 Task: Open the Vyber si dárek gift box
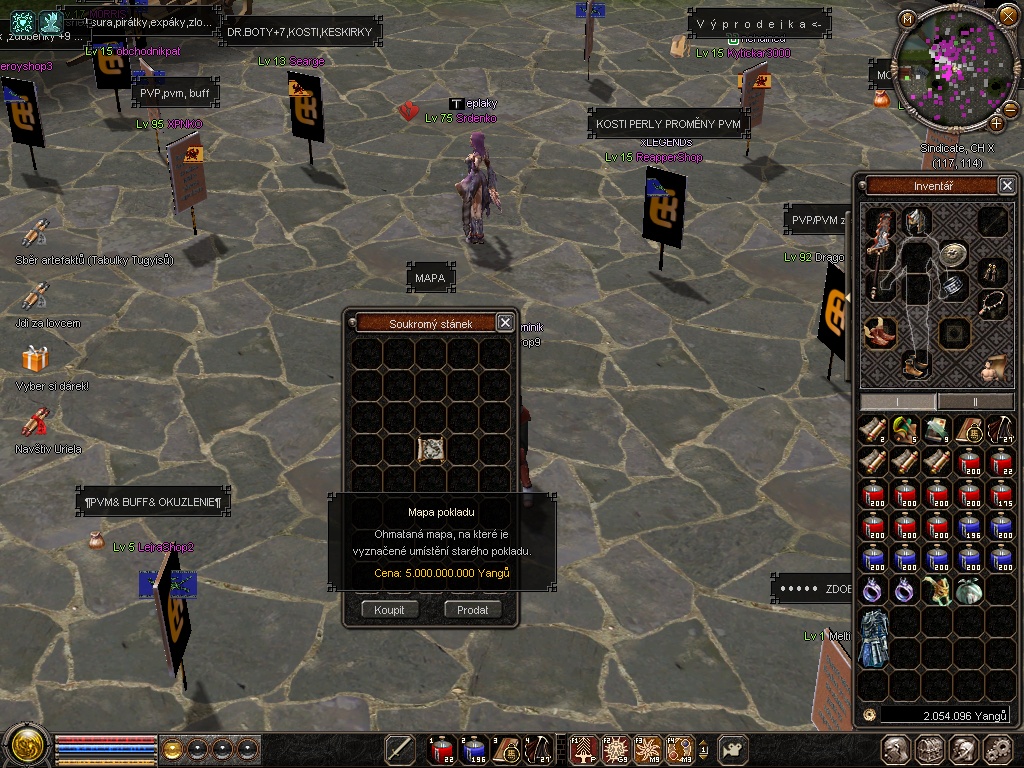point(36,359)
